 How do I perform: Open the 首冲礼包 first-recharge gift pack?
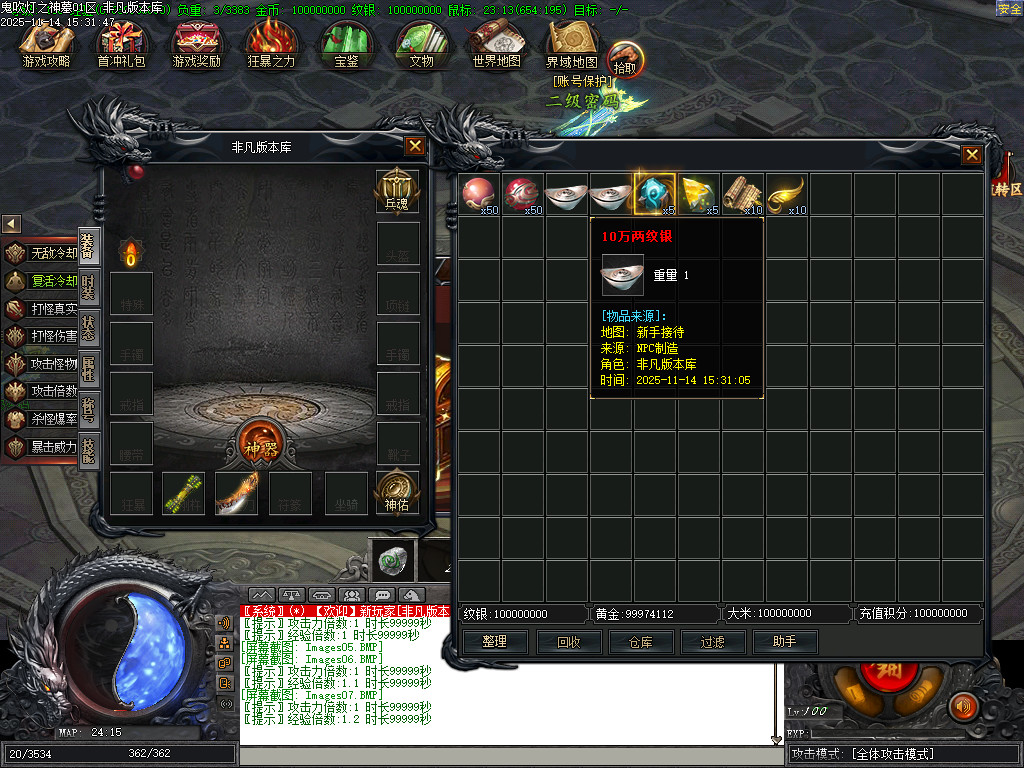click(x=121, y=45)
